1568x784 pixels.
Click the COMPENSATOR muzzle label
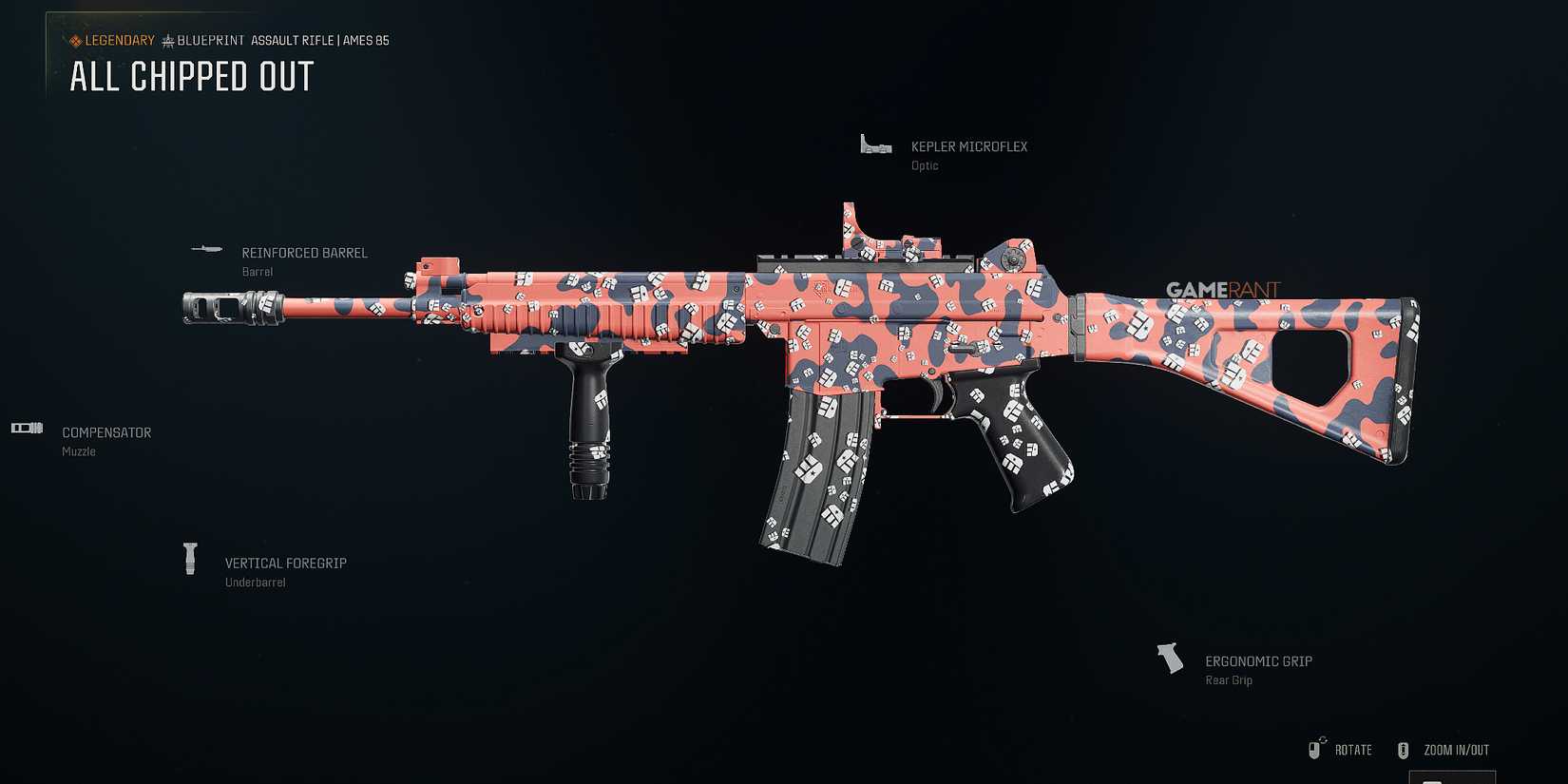click(x=105, y=432)
